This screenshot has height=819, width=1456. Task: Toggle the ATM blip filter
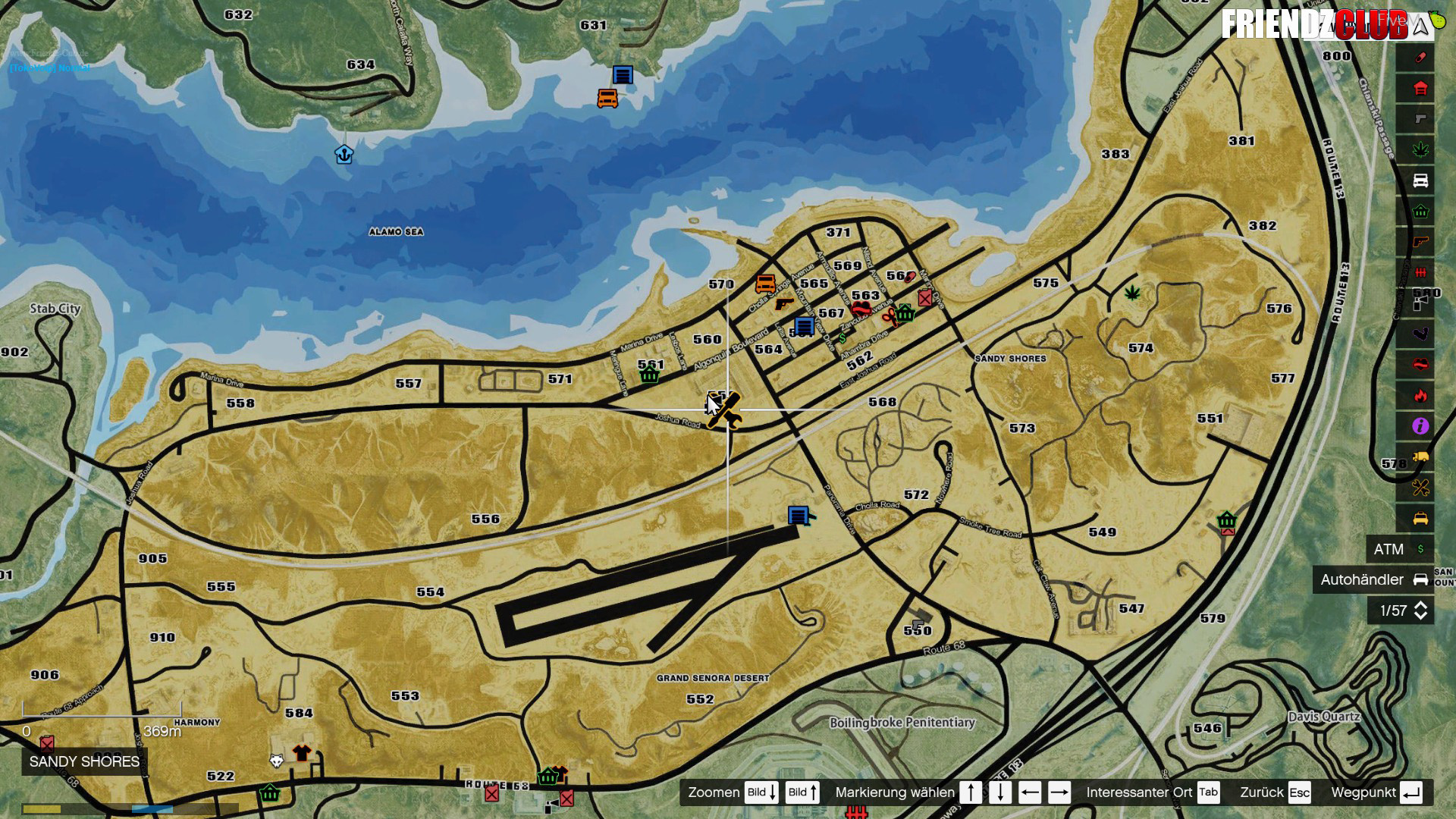coord(1398,548)
